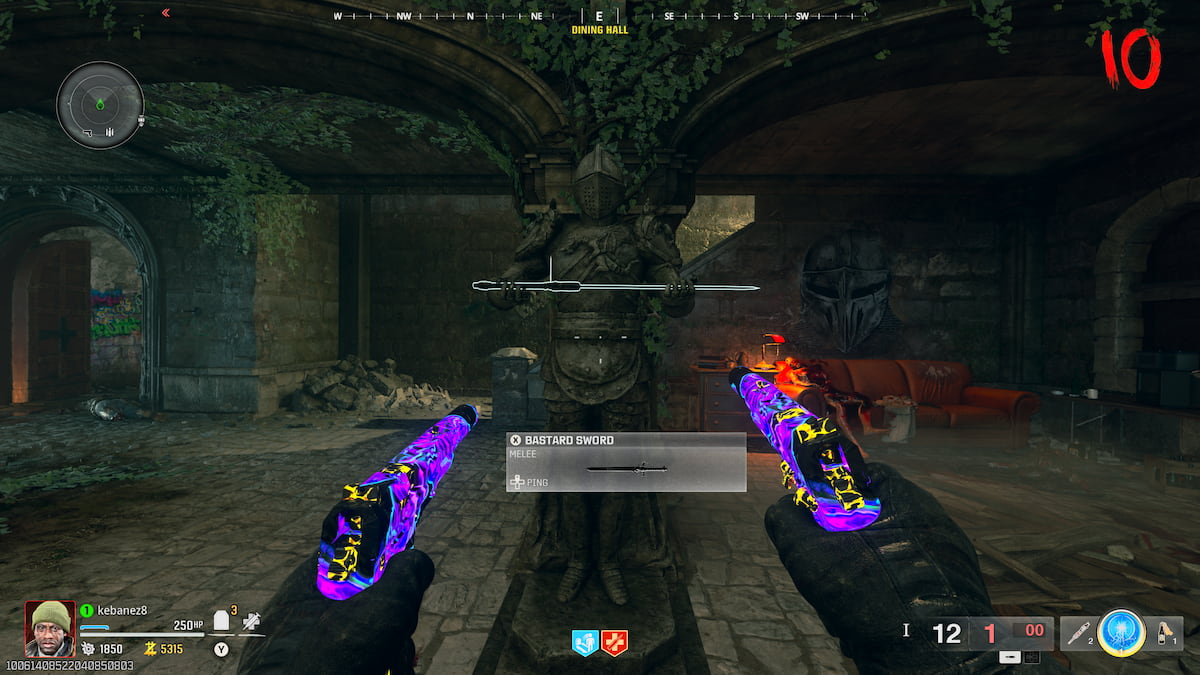Select the syringe tactical equipment slot
Viewport: 1200px width, 675px height.
pos(1079,633)
